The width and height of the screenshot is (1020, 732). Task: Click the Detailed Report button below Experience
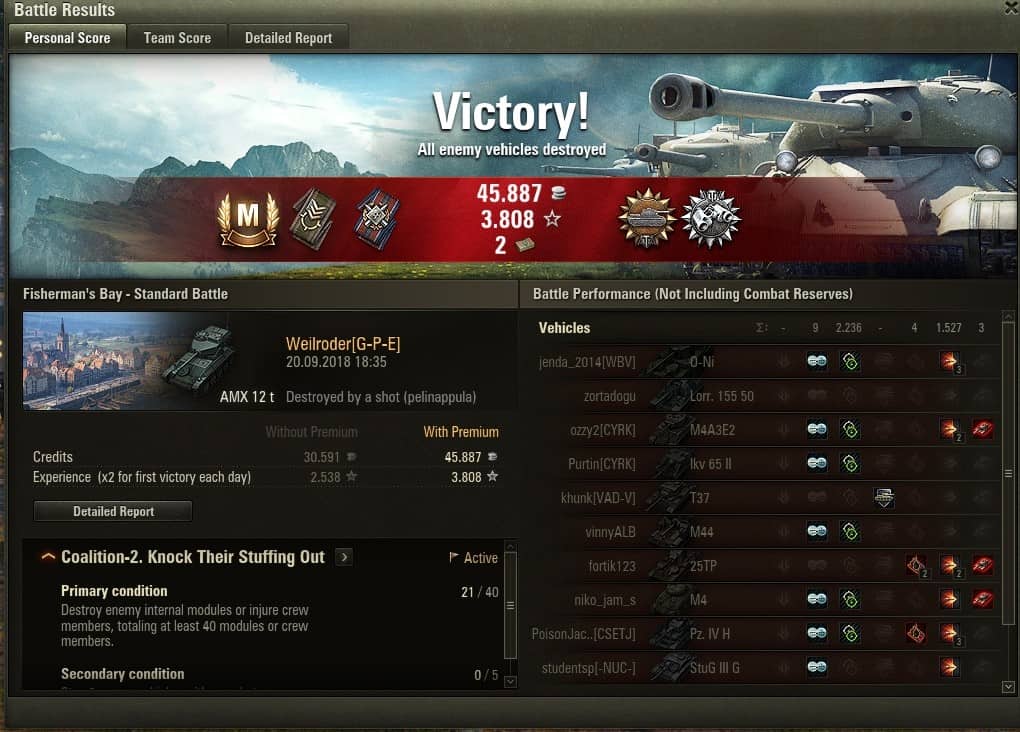[x=113, y=511]
